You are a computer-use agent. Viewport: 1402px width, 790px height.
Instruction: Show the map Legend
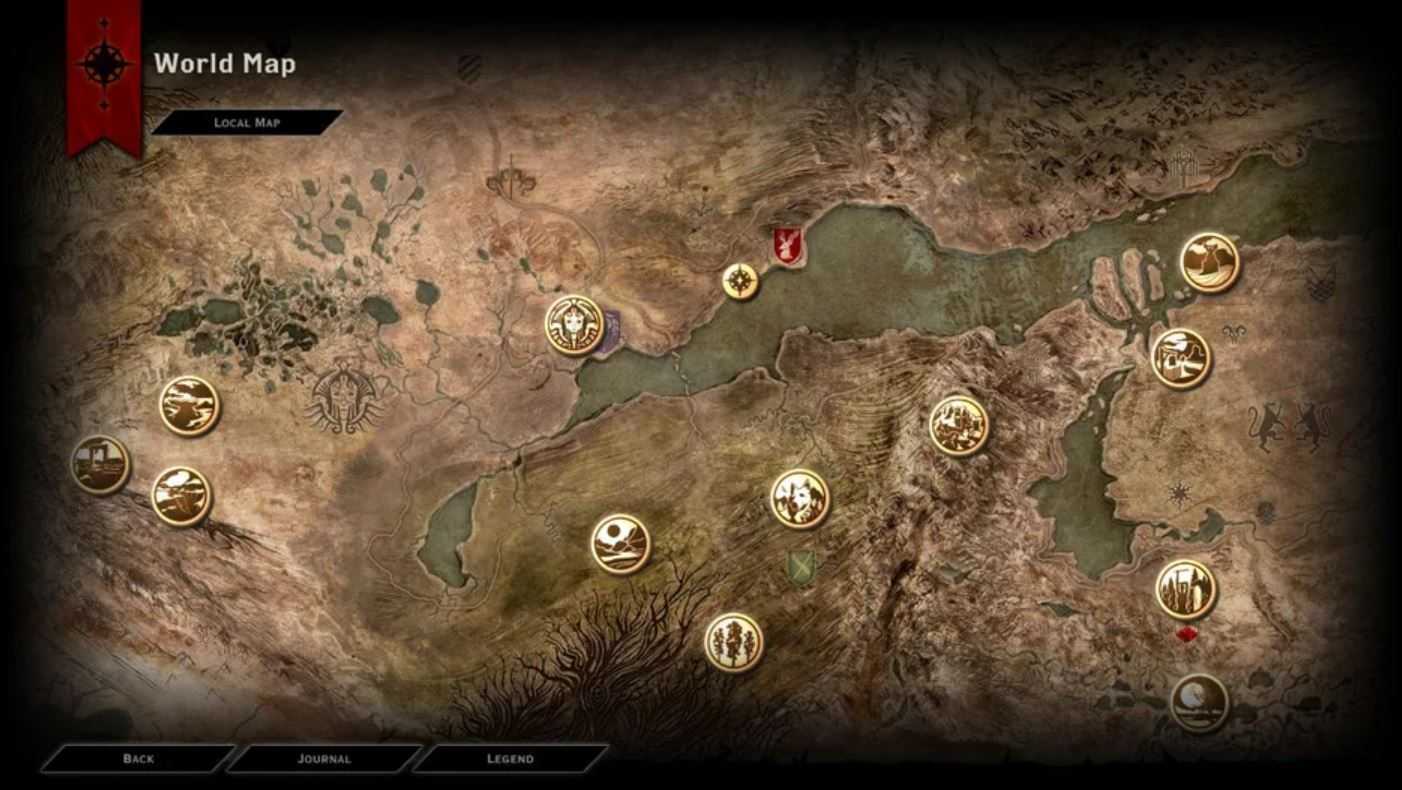tap(509, 759)
